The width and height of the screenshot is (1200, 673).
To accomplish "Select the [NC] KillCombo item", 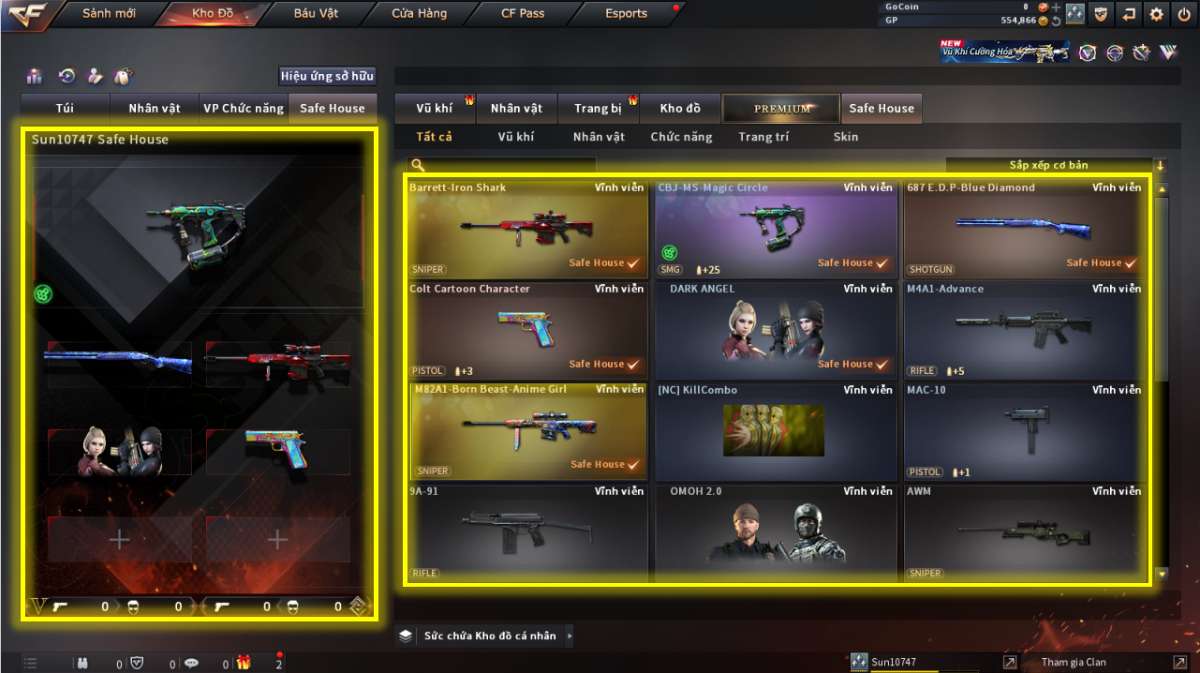I will pos(774,431).
